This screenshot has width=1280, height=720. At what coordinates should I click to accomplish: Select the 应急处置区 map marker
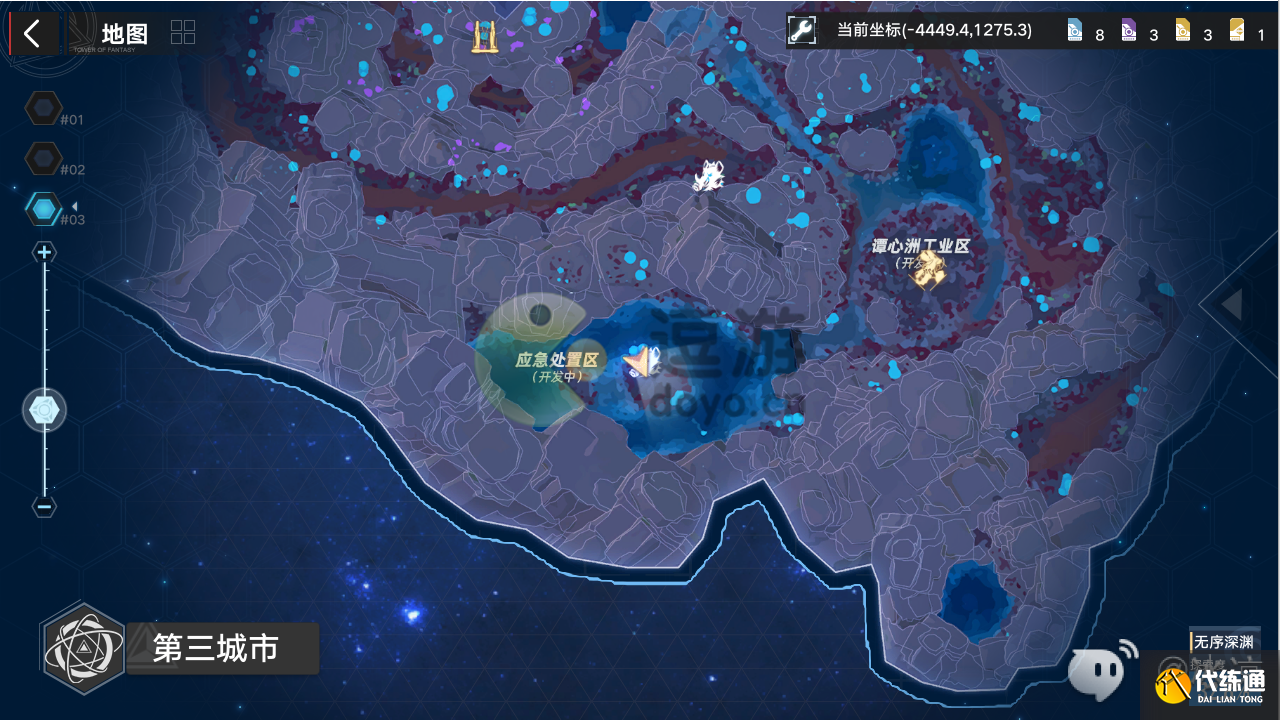point(640,362)
